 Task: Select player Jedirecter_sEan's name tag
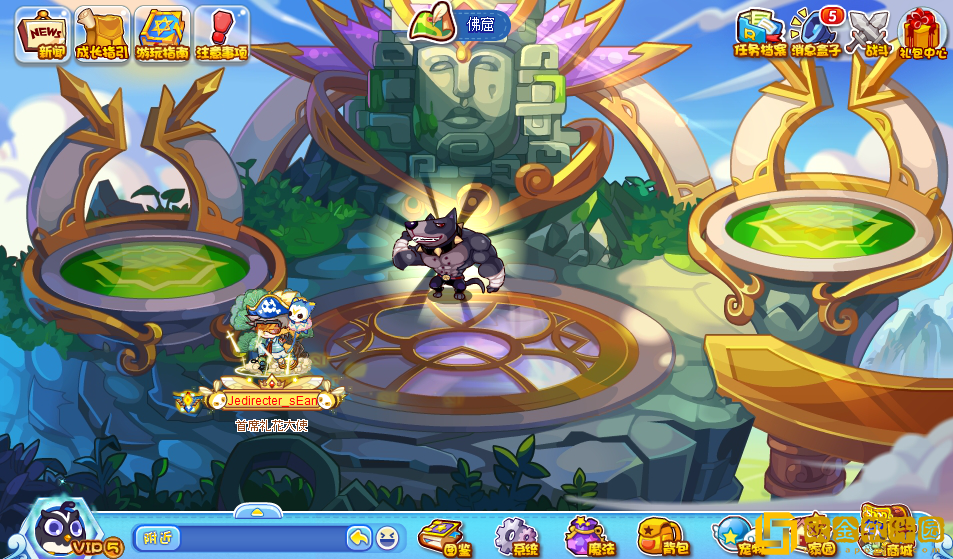point(272,400)
